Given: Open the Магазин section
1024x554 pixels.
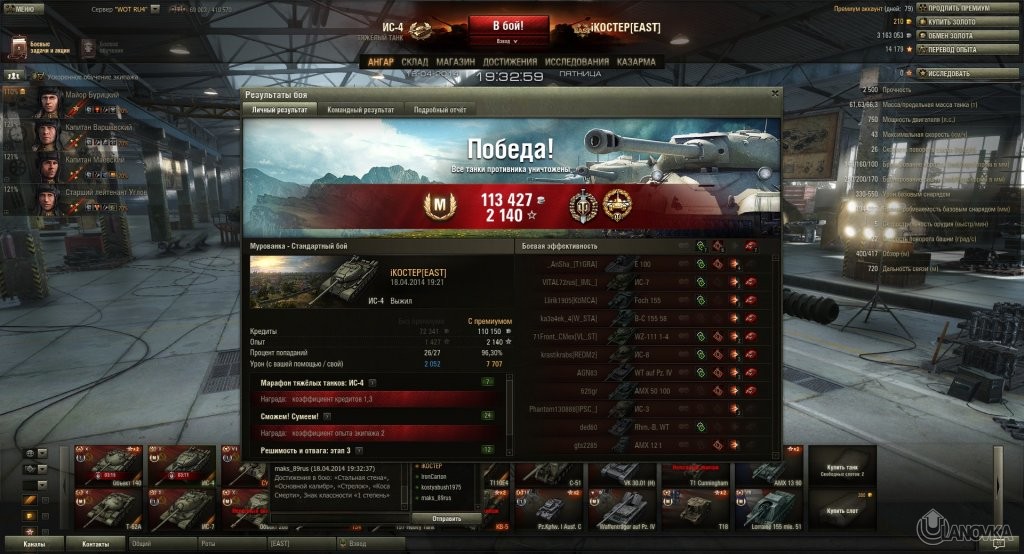Looking at the screenshot, I should click(x=455, y=62).
